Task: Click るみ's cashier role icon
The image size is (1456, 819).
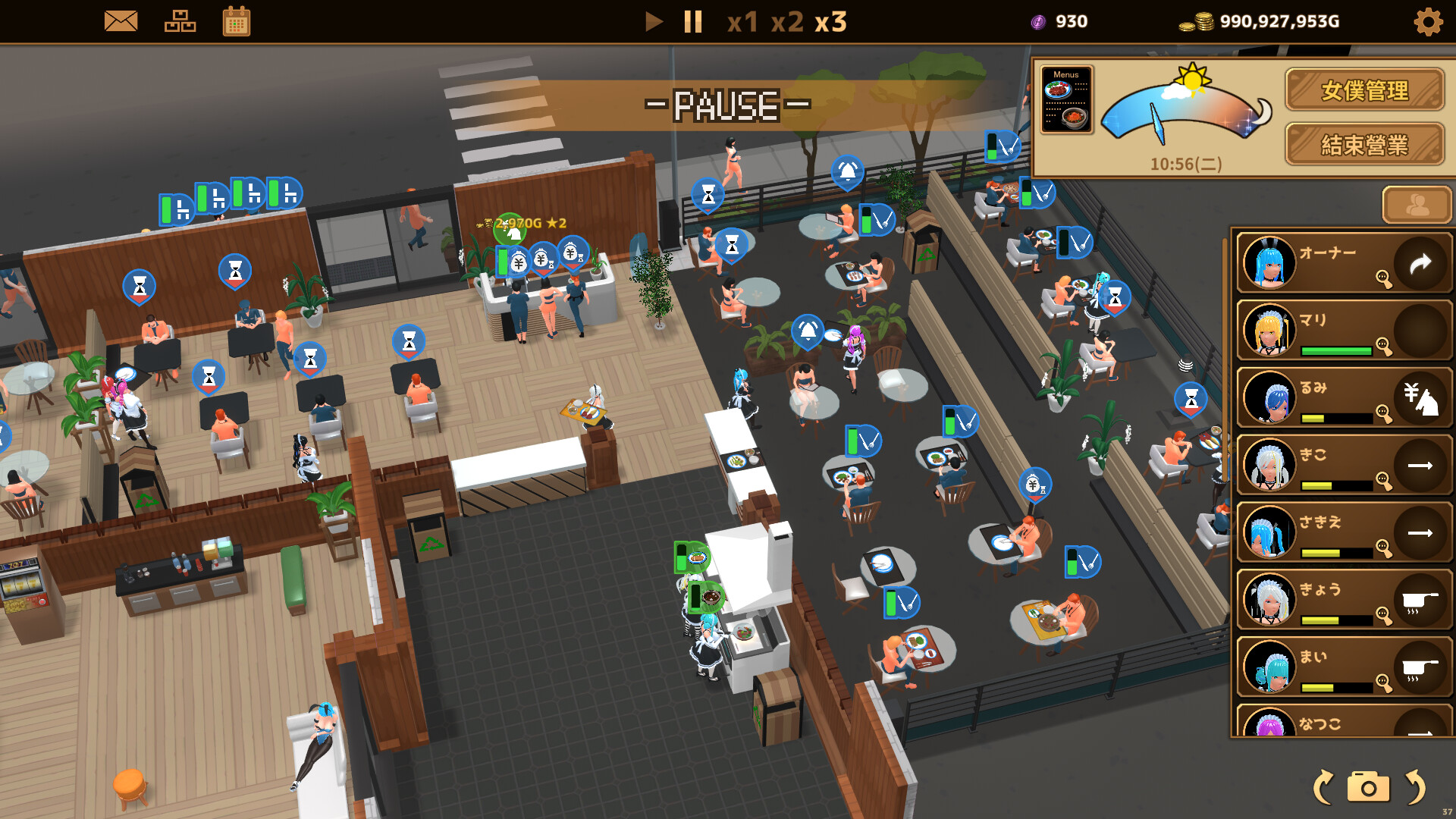Action: (1420, 397)
